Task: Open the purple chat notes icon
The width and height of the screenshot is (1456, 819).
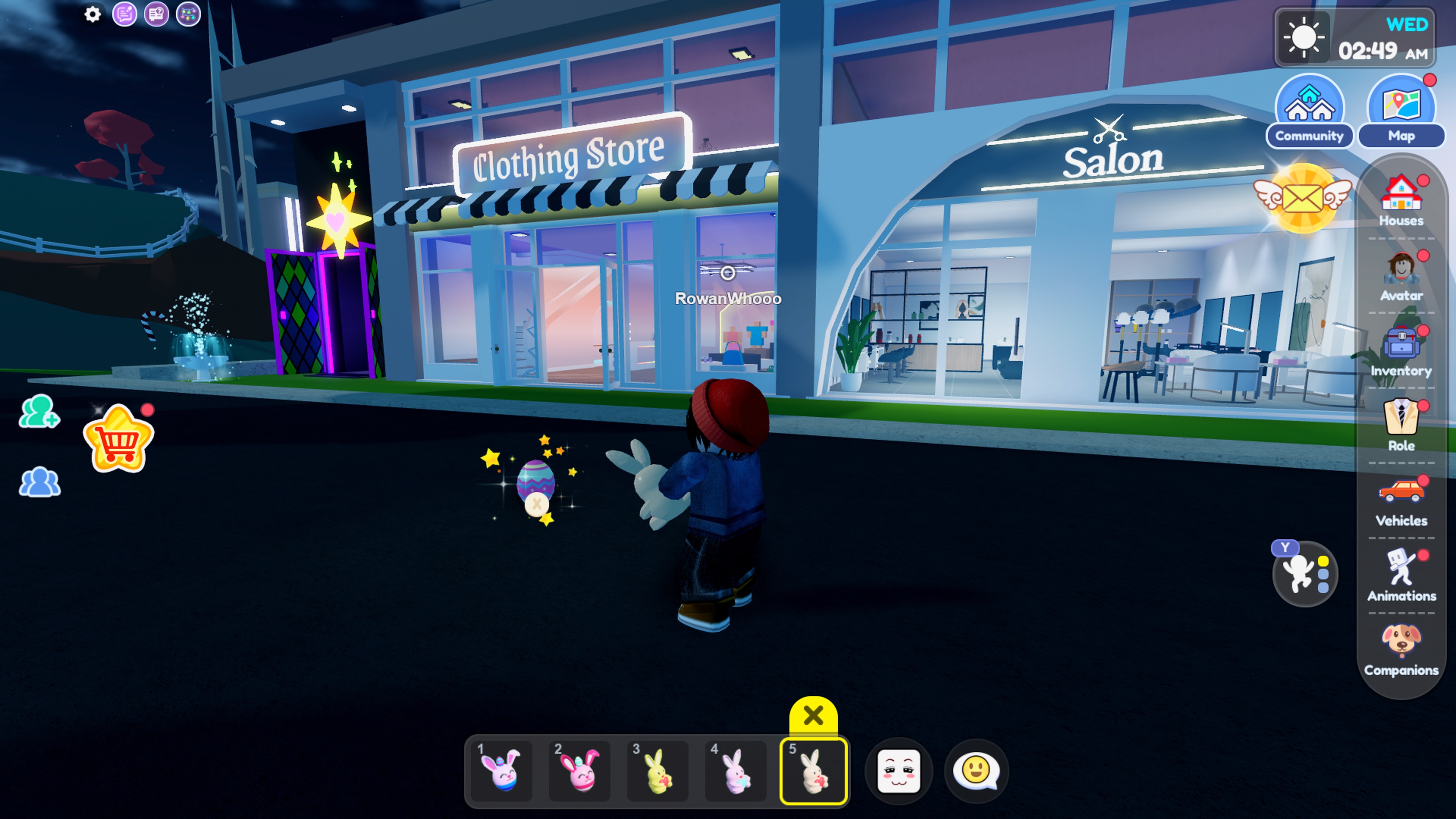Action: point(126,14)
